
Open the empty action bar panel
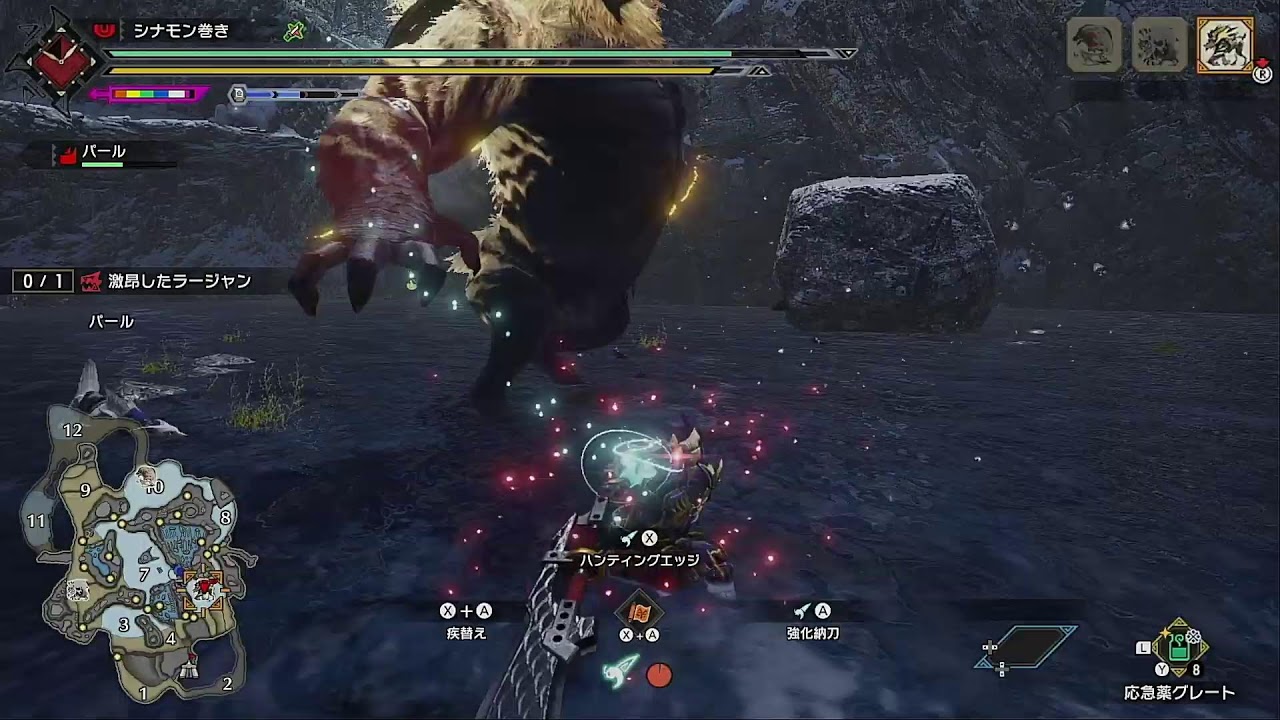click(x=1027, y=647)
